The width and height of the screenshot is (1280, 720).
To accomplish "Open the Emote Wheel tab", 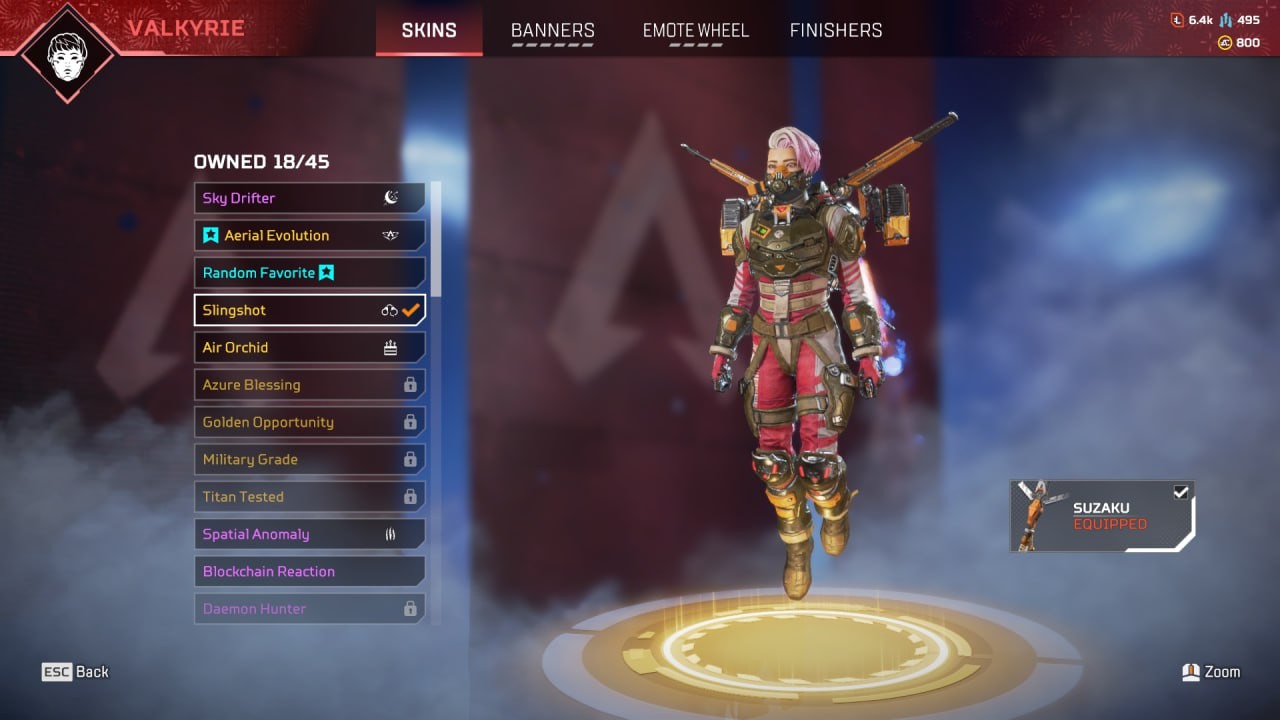I will (x=696, y=30).
